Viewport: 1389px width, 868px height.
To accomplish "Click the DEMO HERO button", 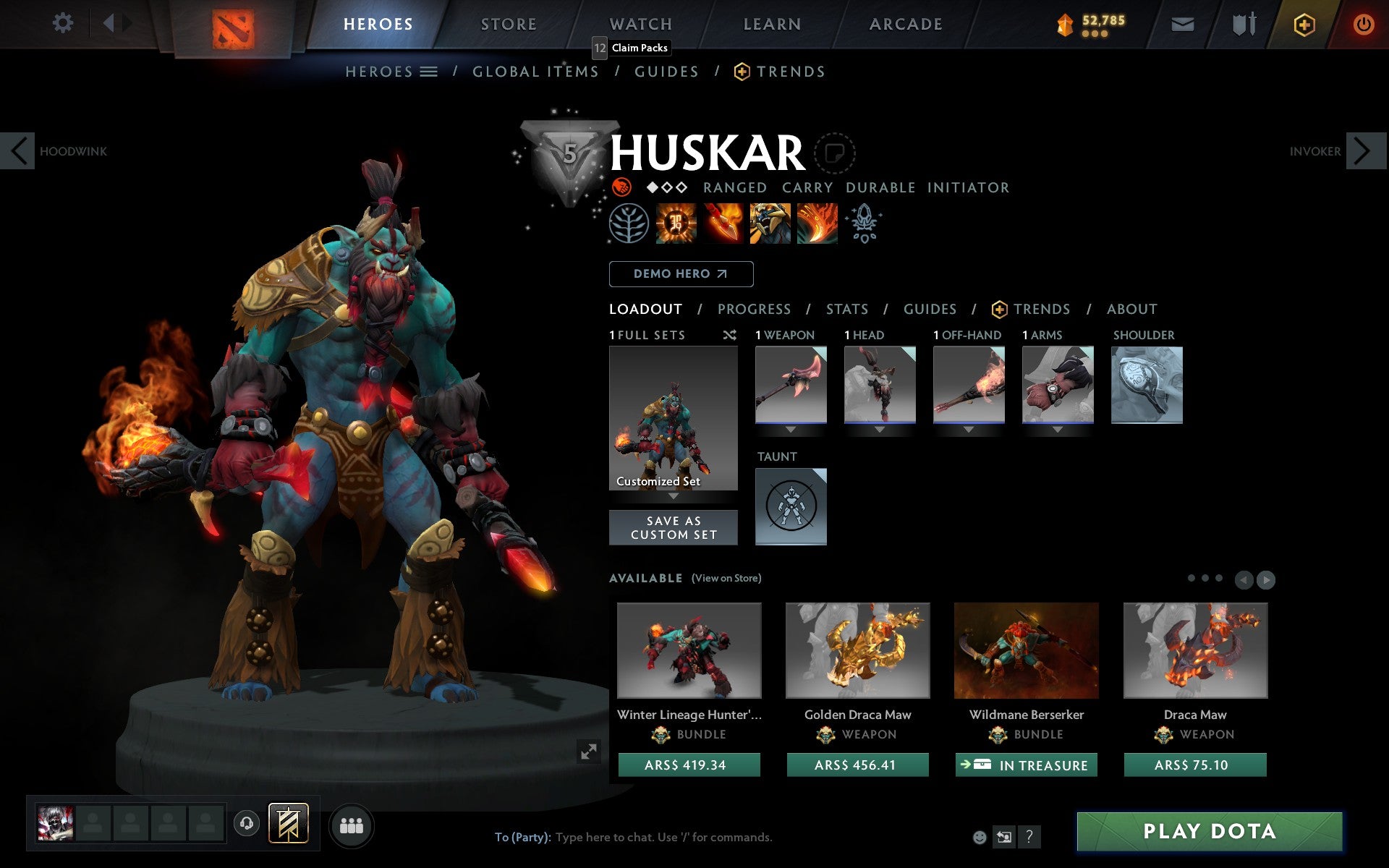I will pyautogui.click(x=681, y=273).
